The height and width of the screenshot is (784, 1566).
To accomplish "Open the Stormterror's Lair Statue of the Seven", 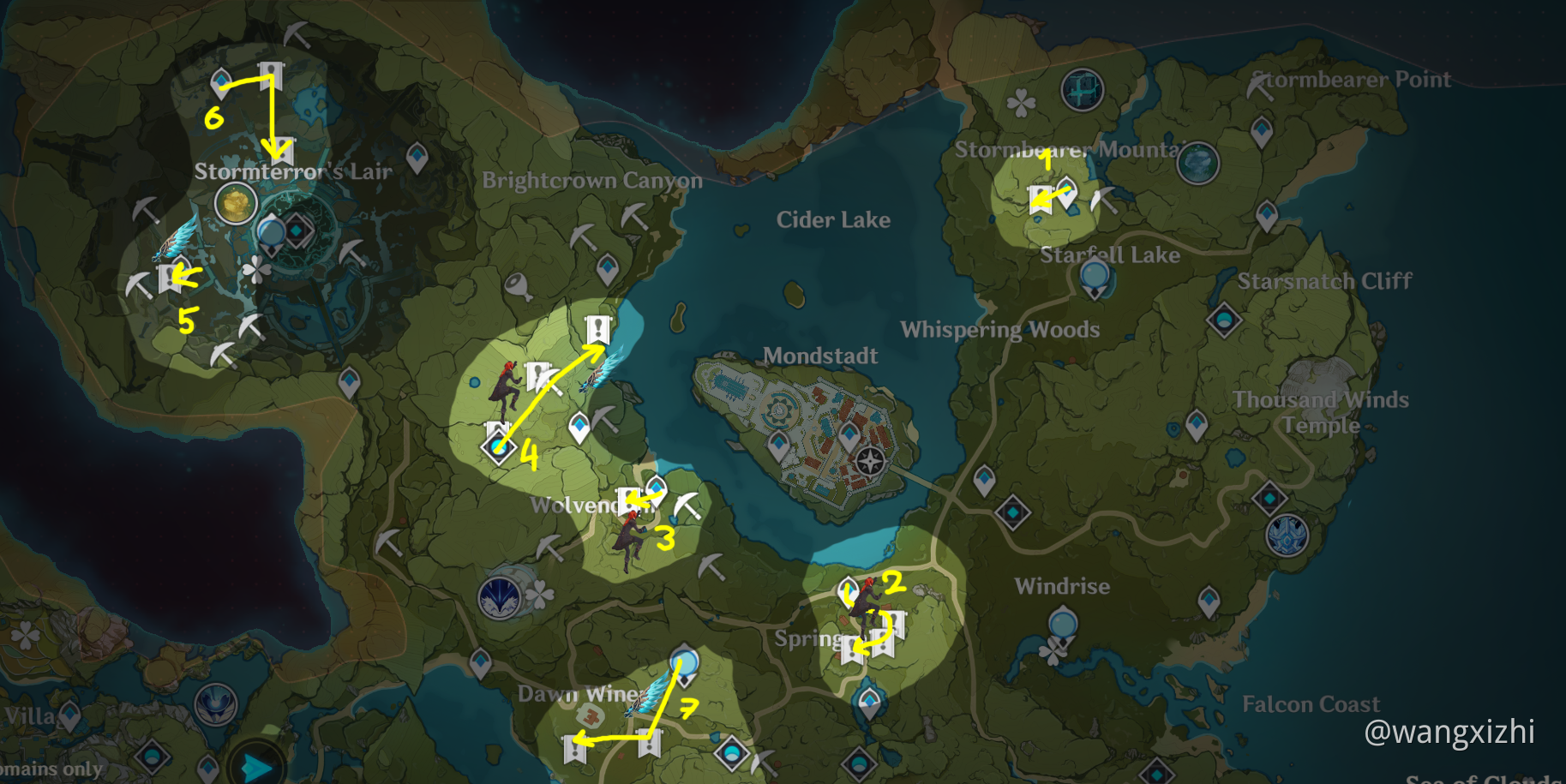I will [x=272, y=233].
